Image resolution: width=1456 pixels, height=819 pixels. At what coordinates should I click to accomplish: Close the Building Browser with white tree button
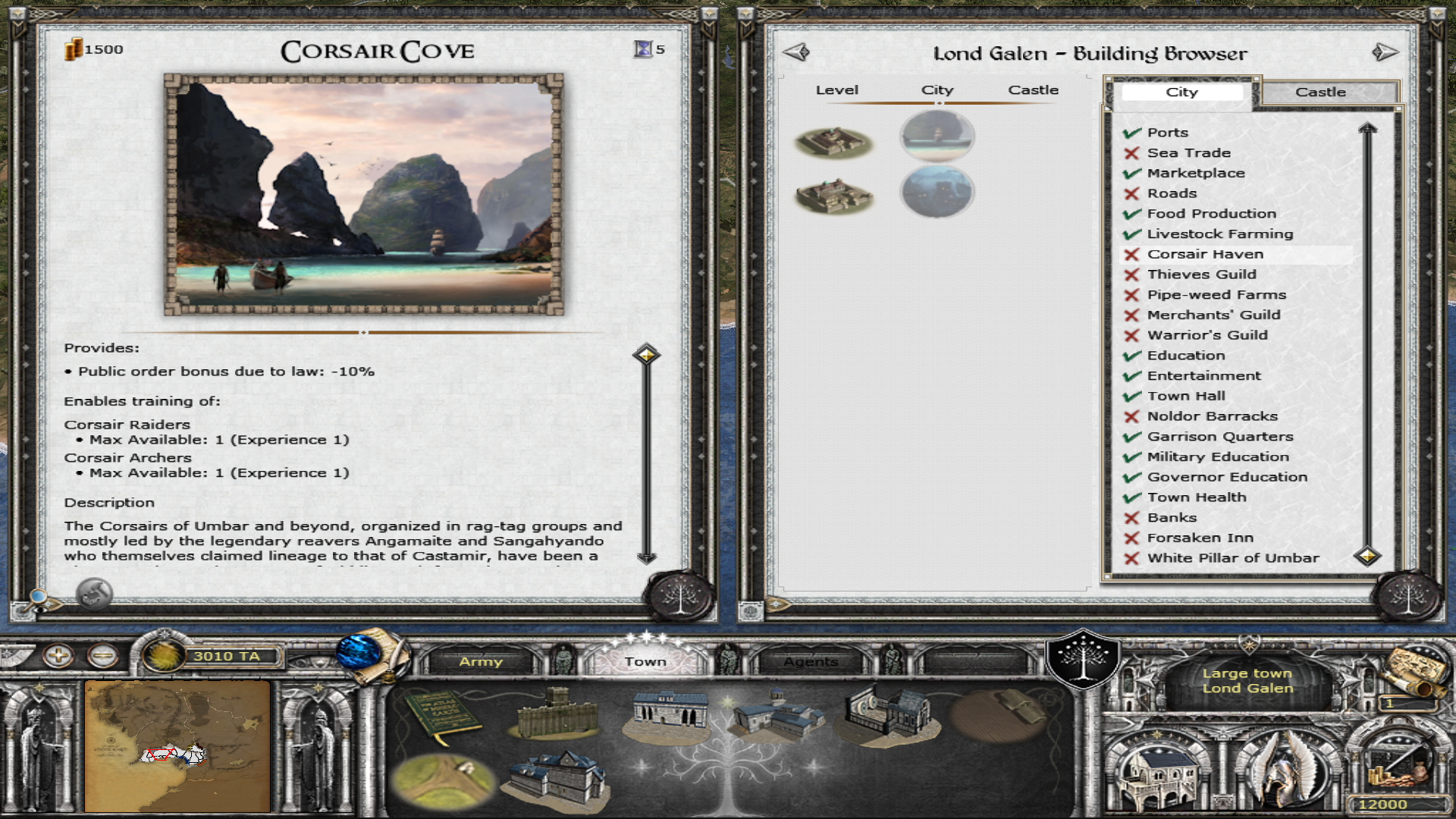(x=1409, y=598)
